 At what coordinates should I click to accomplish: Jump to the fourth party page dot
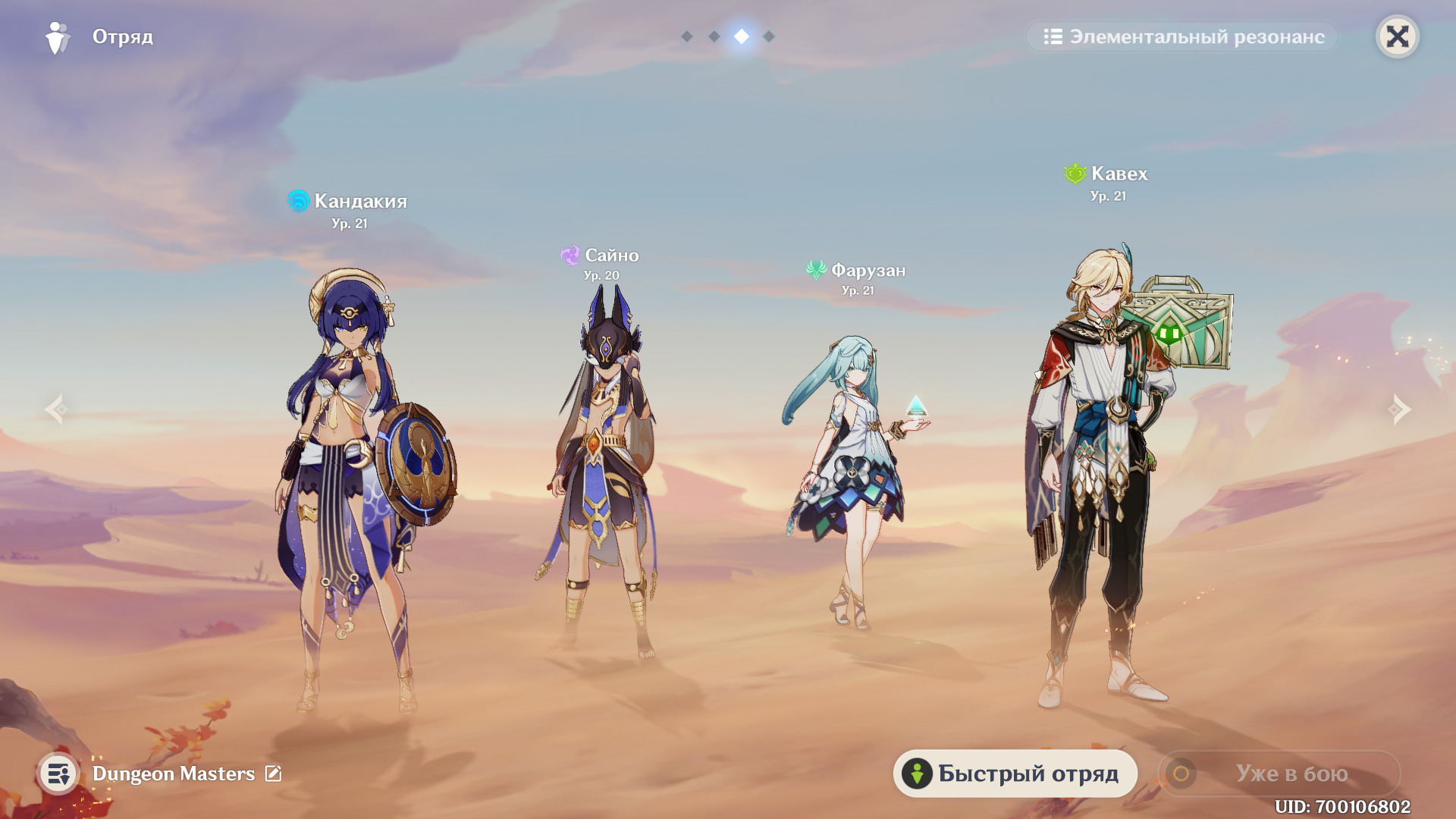(x=769, y=36)
